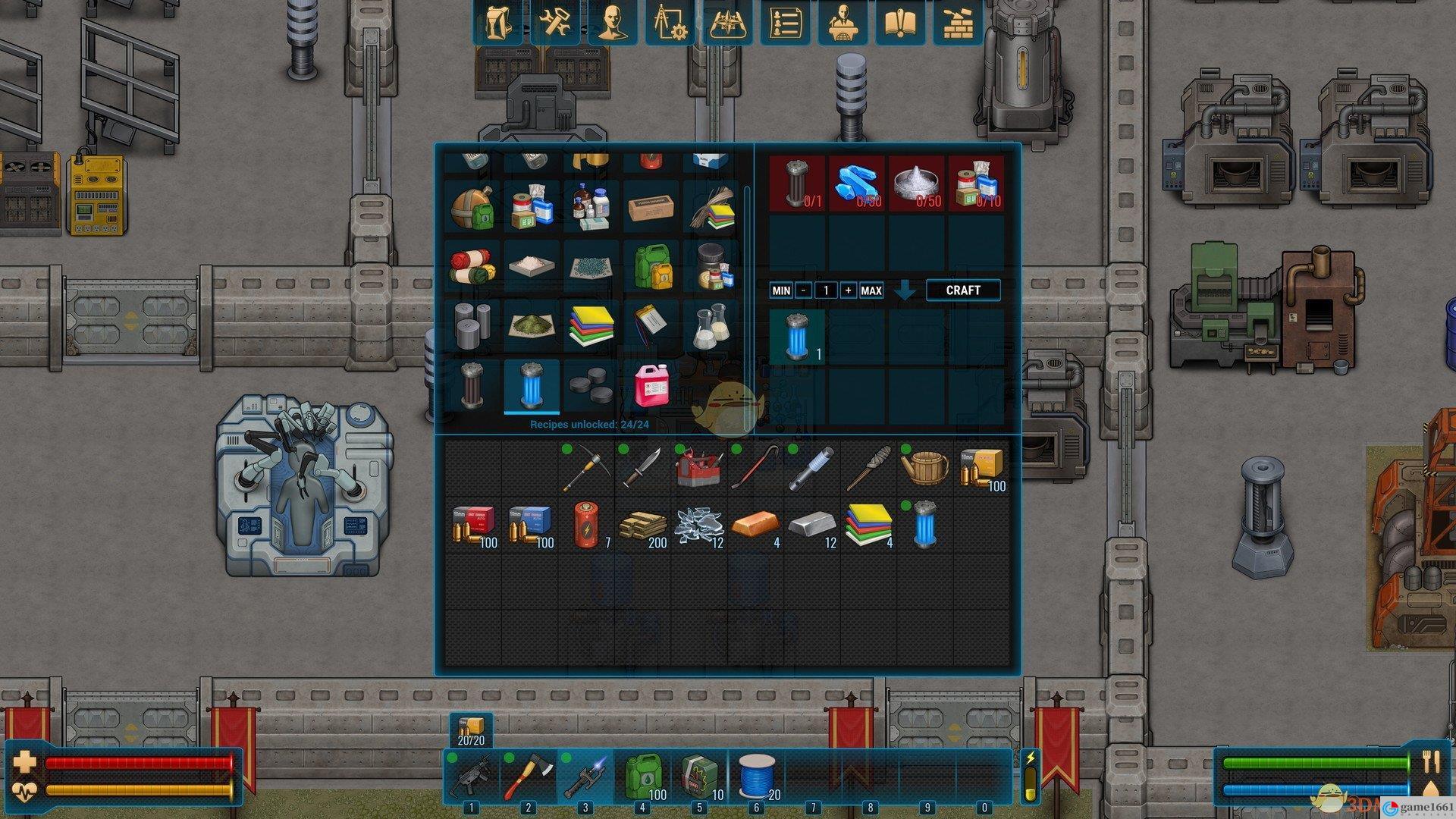Select the pink canister recipe
1456x819 pixels.
point(651,385)
